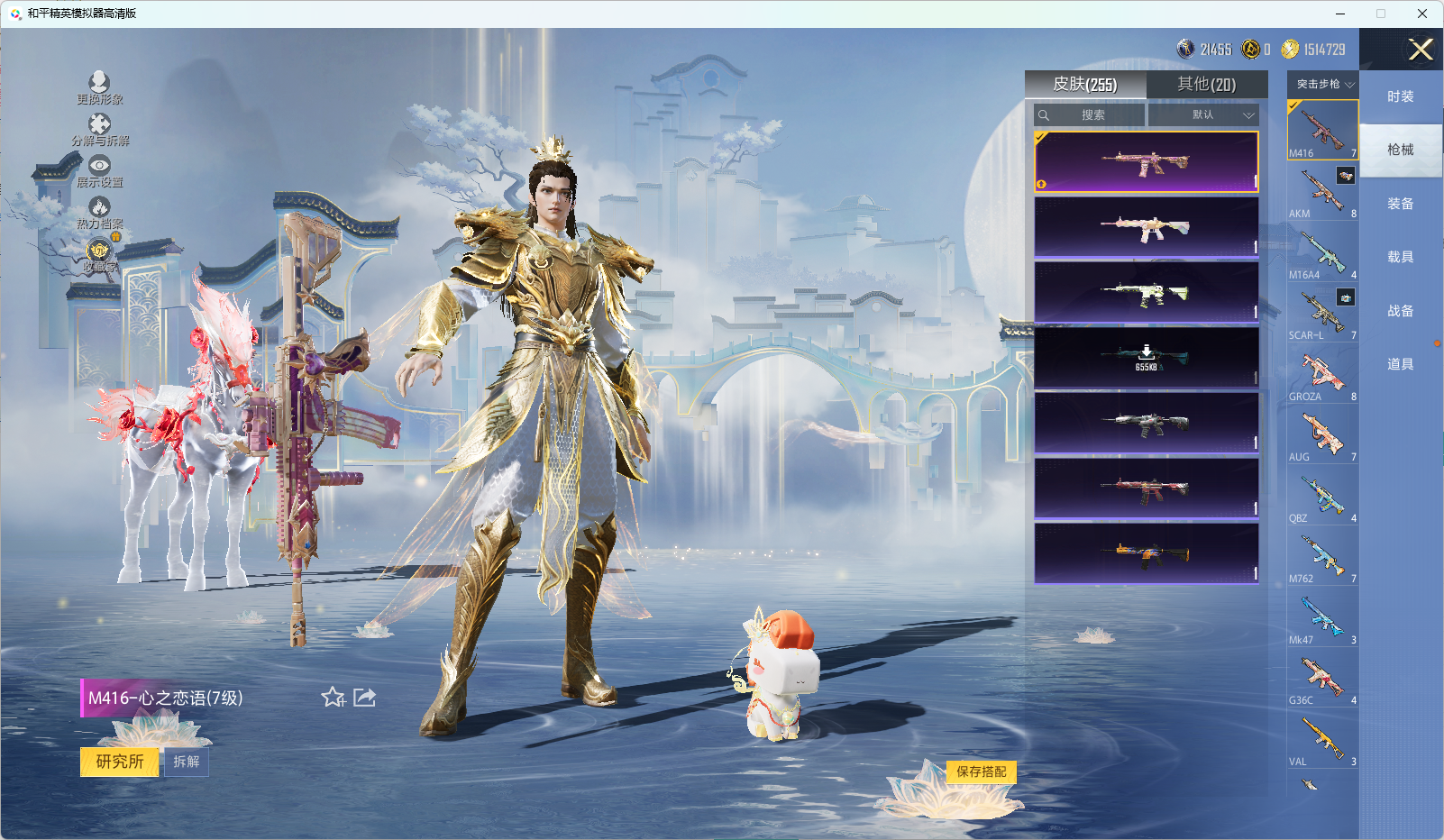This screenshot has width=1444, height=840.
Task: Select the M762 weapon entry
Action: pos(1322,557)
